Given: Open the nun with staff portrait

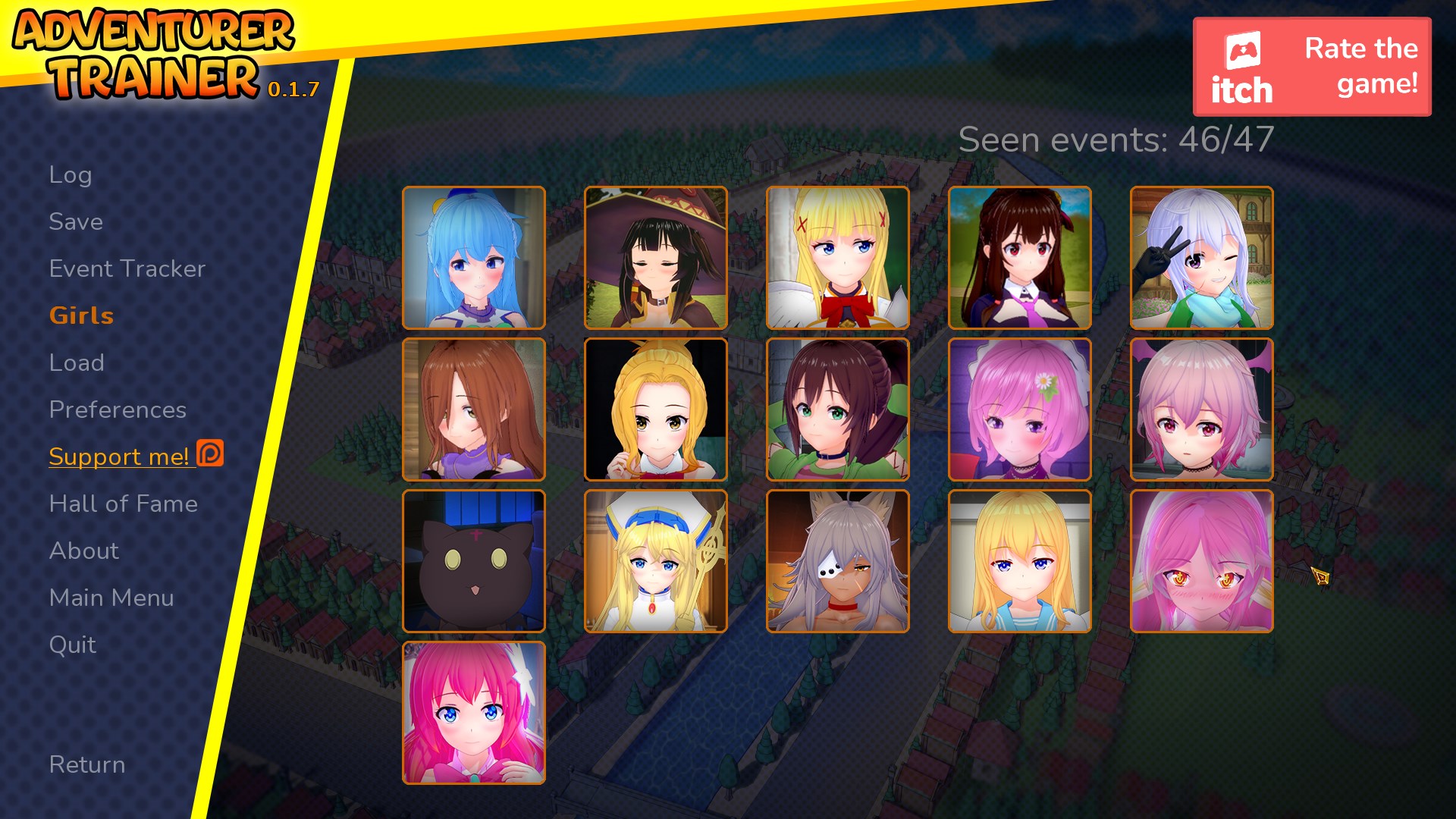Looking at the screenshot, I should [656, 561].
